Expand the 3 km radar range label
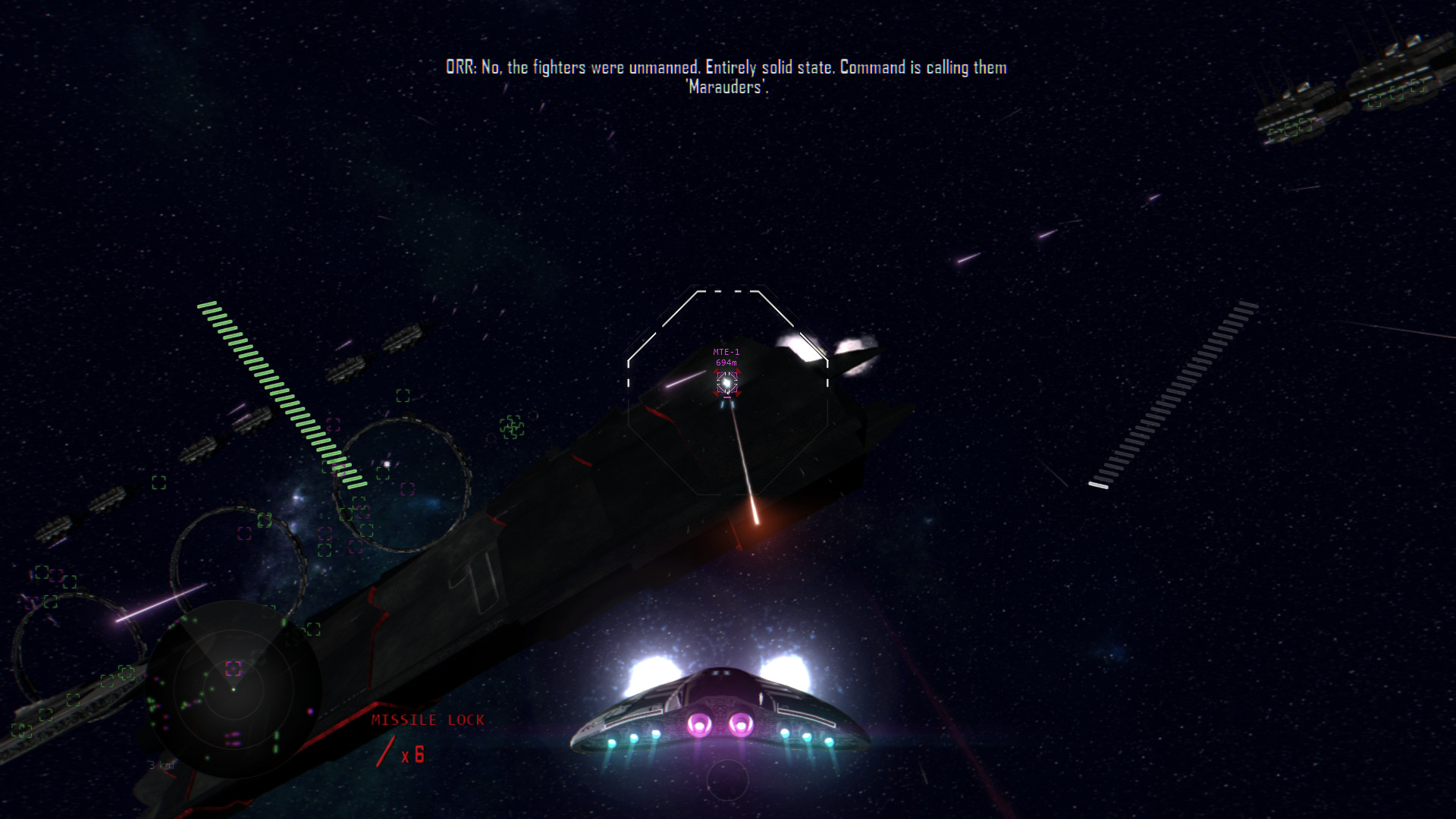This screenshot has width=1456, height=819. [161, 765]
